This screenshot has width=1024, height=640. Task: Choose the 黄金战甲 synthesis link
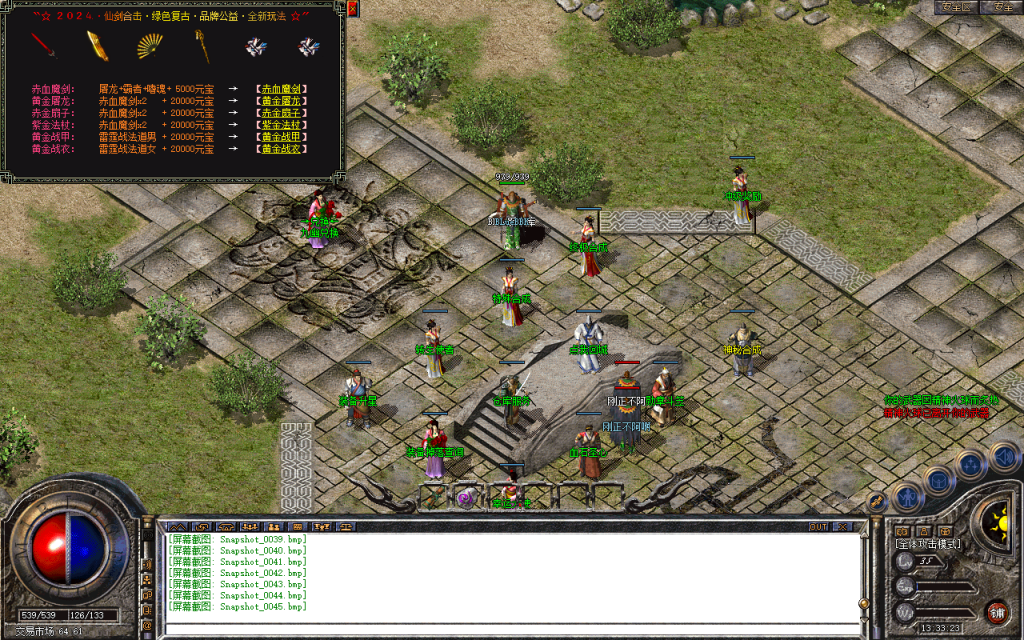point(281,137)
